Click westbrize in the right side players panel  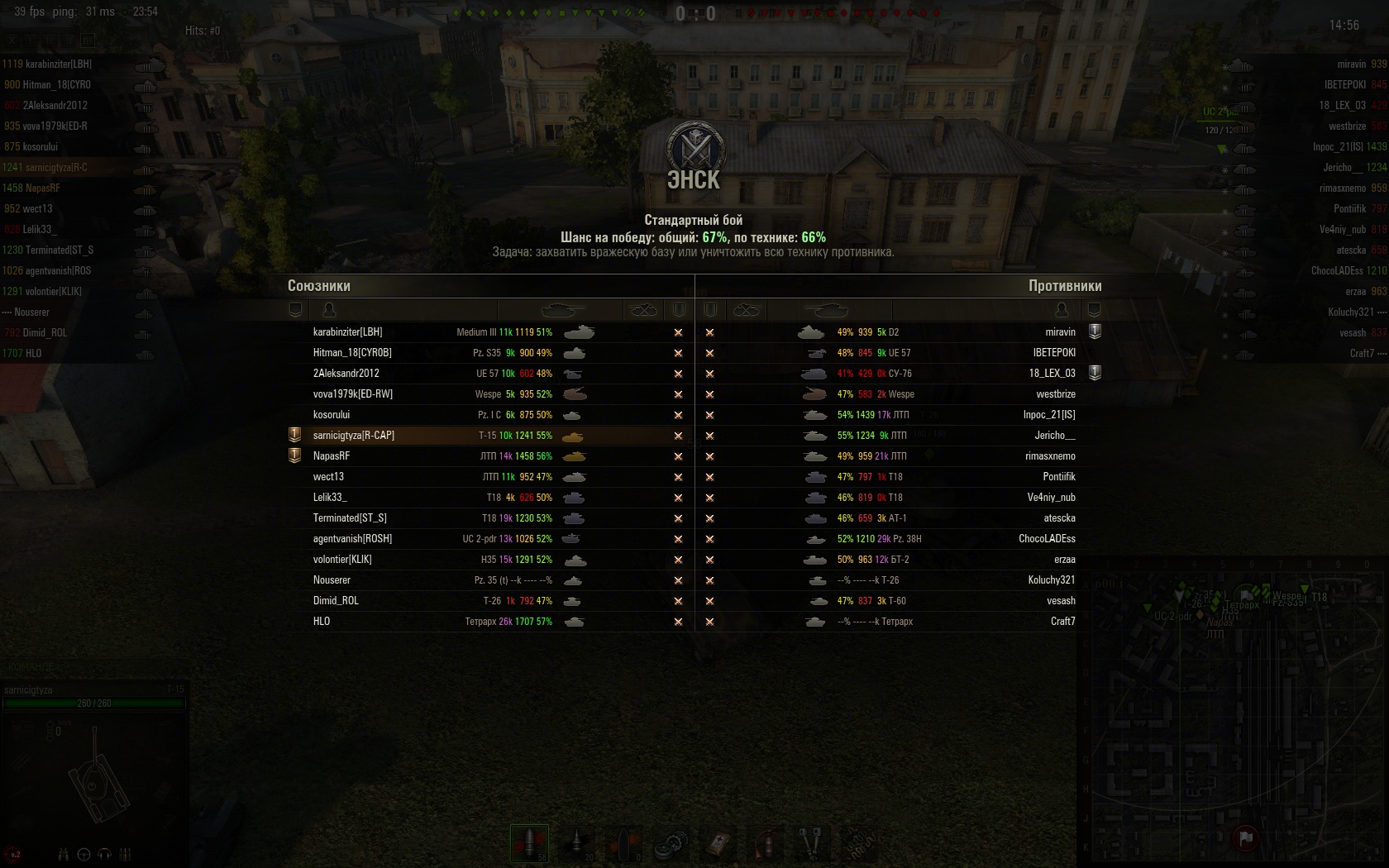[x=1347, y=126]
